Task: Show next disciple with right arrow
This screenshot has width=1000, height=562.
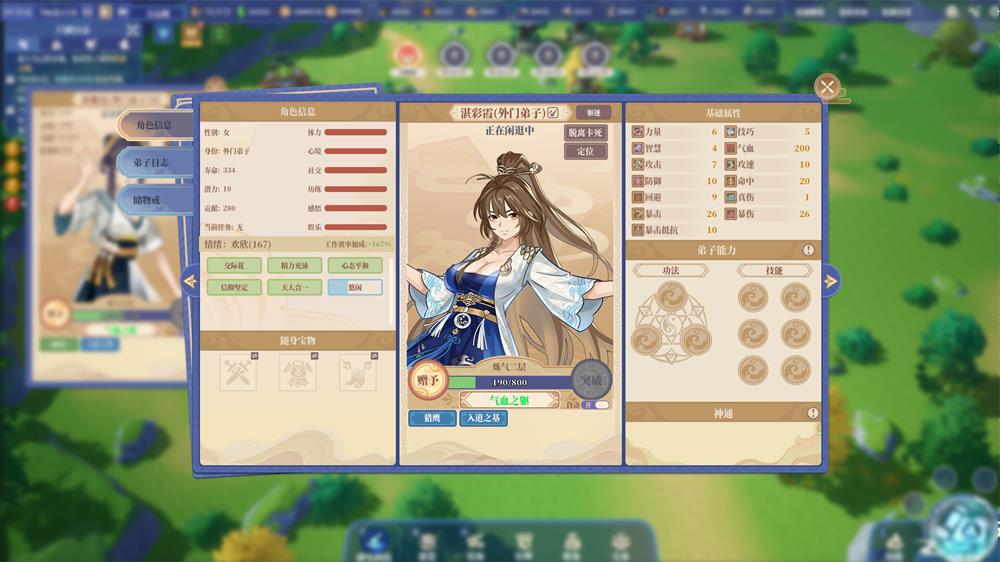Action: 831,282
